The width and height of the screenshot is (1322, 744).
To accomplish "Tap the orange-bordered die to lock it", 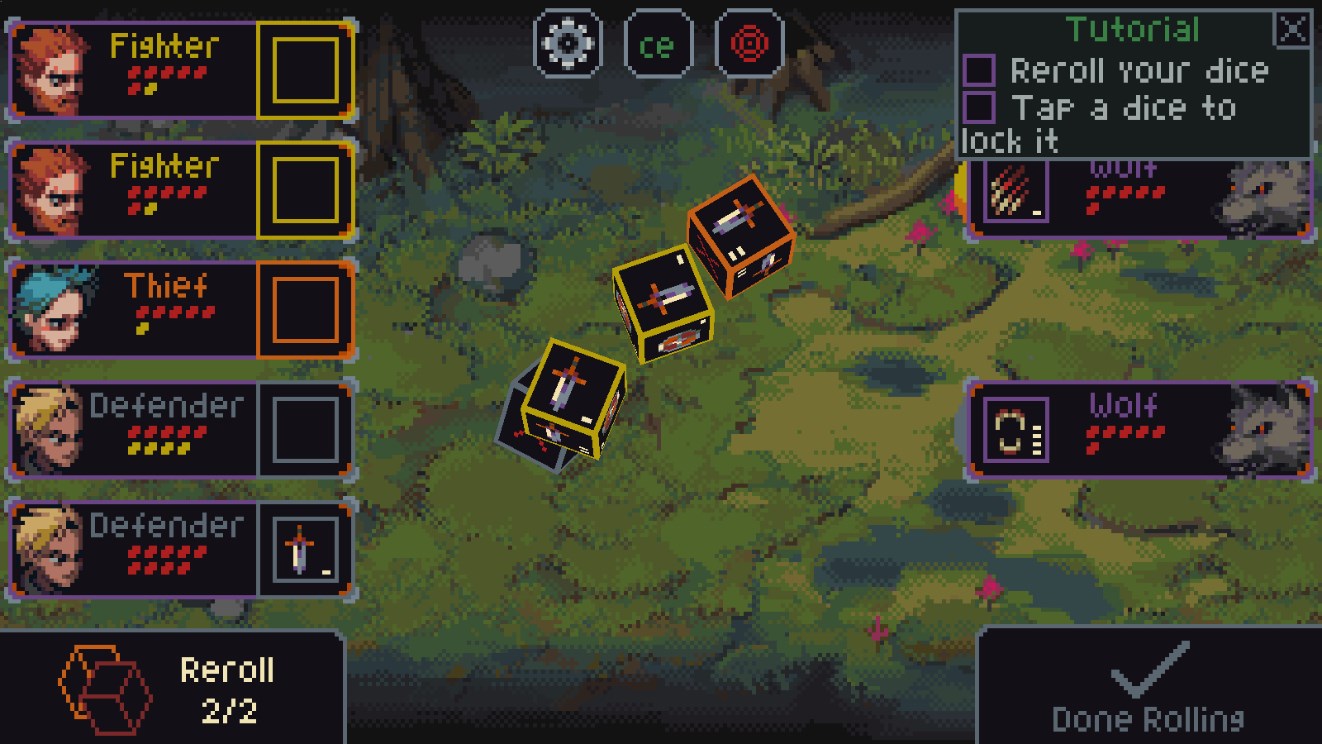I will pos(741,236).
